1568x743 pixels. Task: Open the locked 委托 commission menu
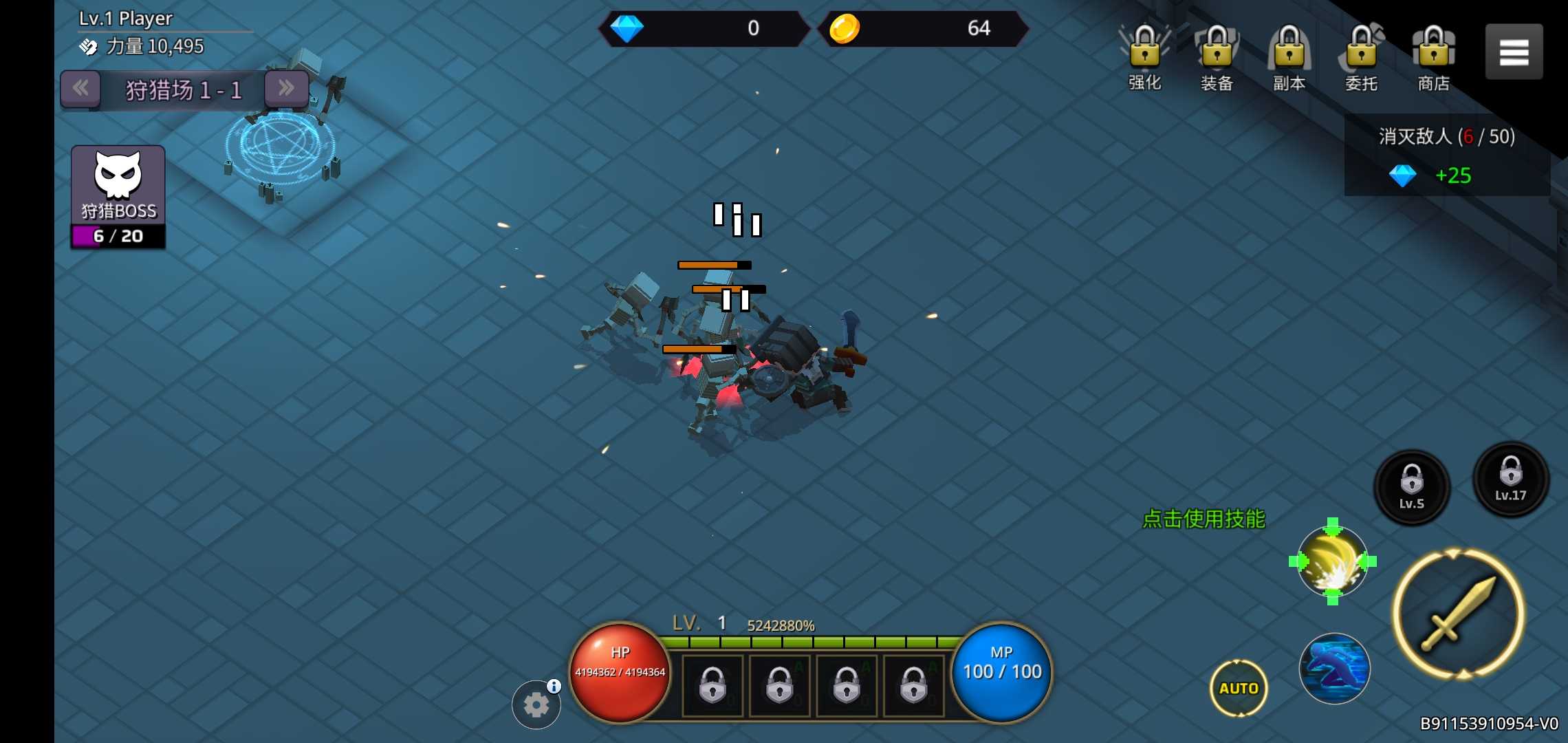[x=1361, y=56]
